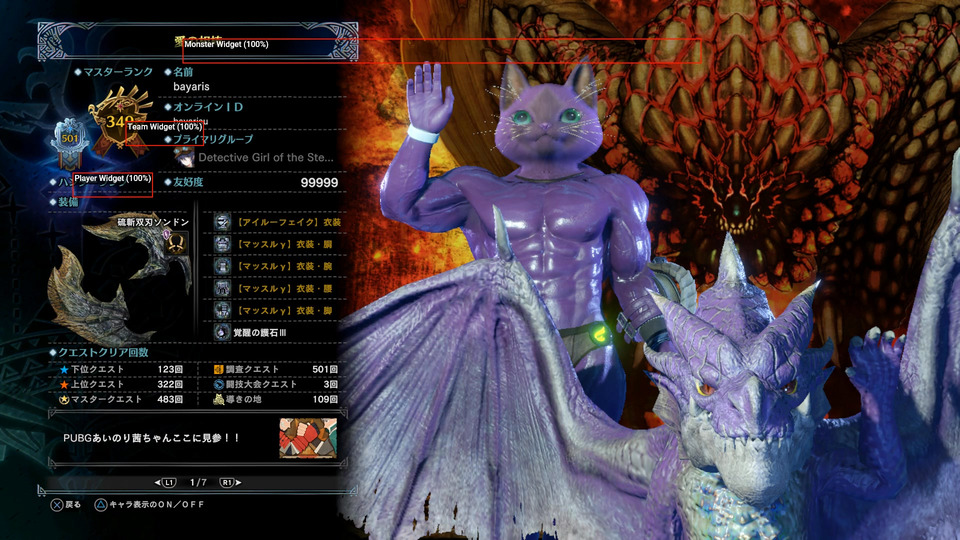Image resolution: width=960 pixels, height=540 pixels.
Task: Select the Monster Widget overlay box
Action: point(440,51)
